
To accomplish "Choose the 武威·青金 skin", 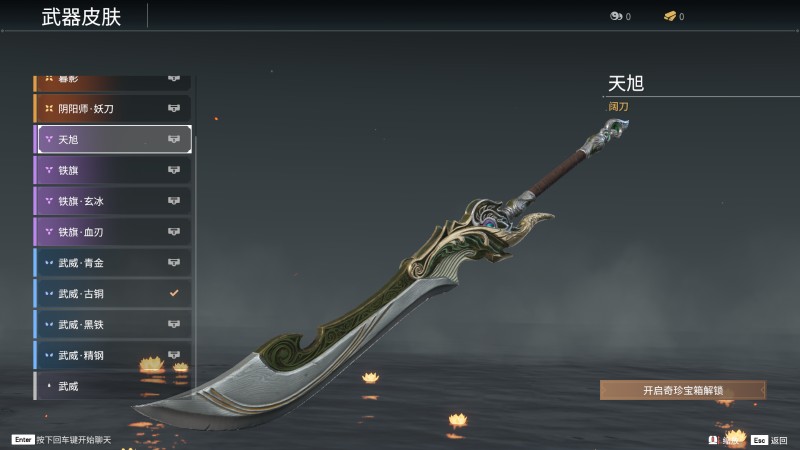I will [x=112, y=263].
